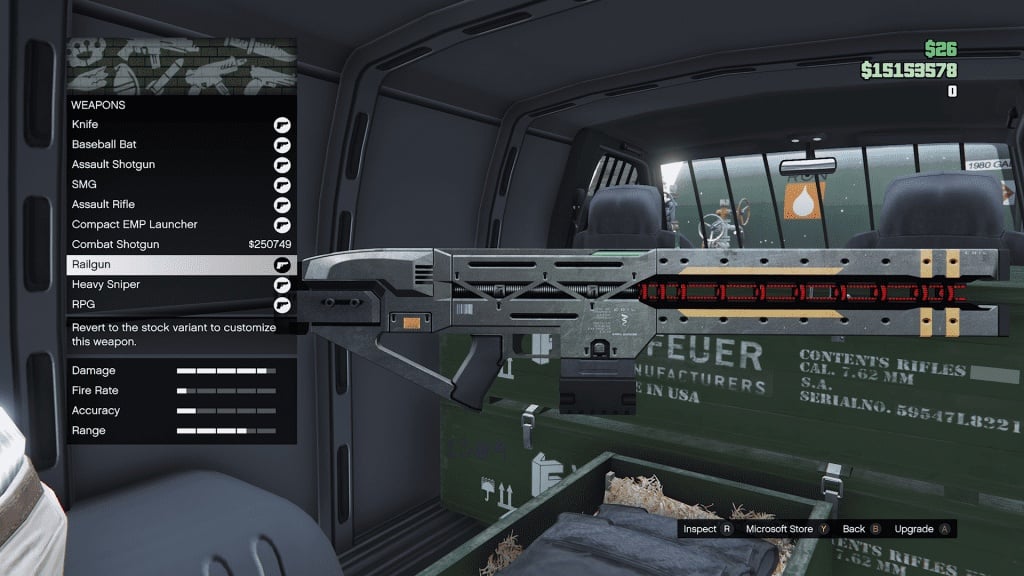Choose the Combat Shotgun priced $250749
This screenshot has height=576, width=1024.
coord(181,245)
